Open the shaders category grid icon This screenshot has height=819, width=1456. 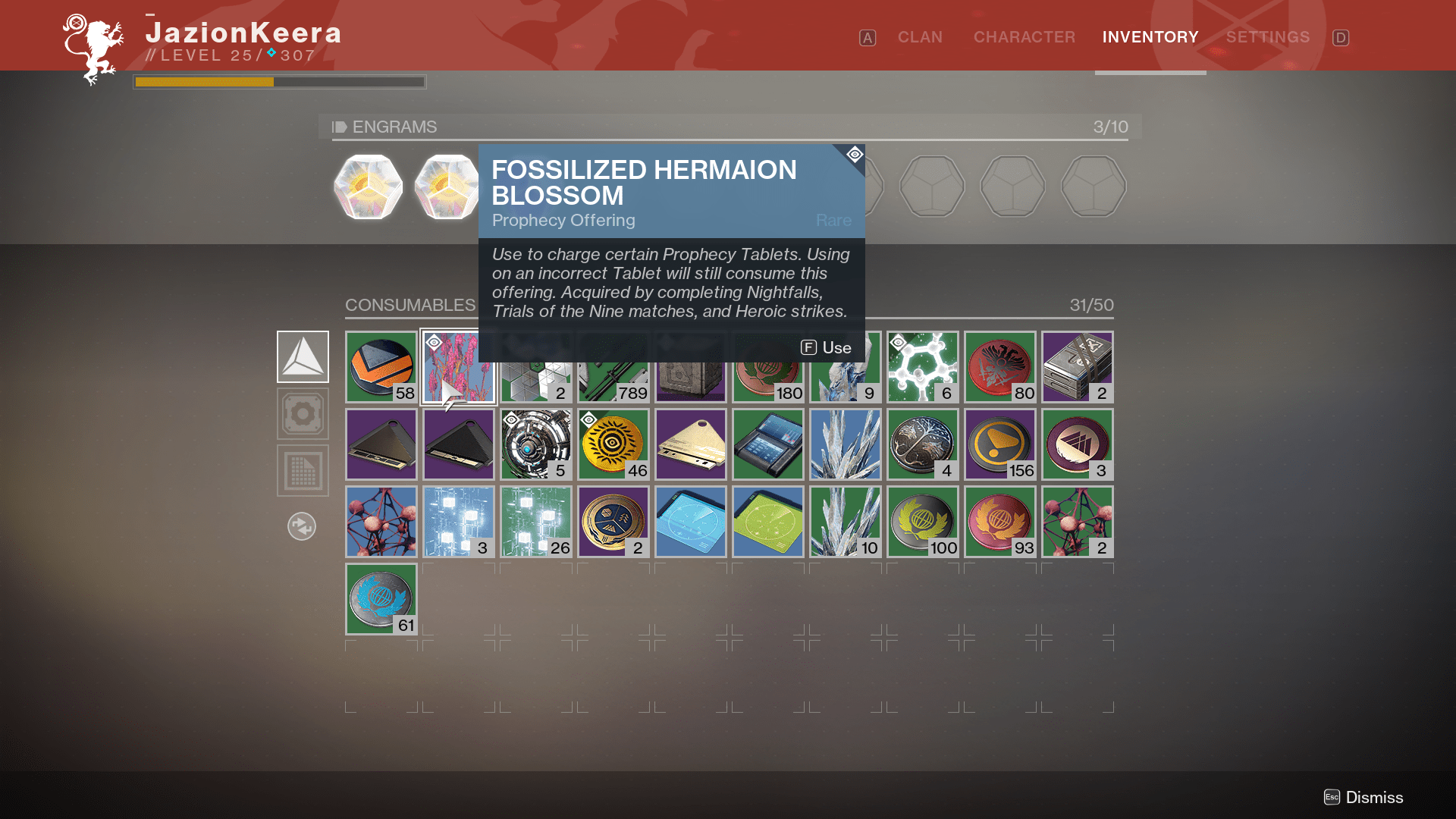click(303, 471)
